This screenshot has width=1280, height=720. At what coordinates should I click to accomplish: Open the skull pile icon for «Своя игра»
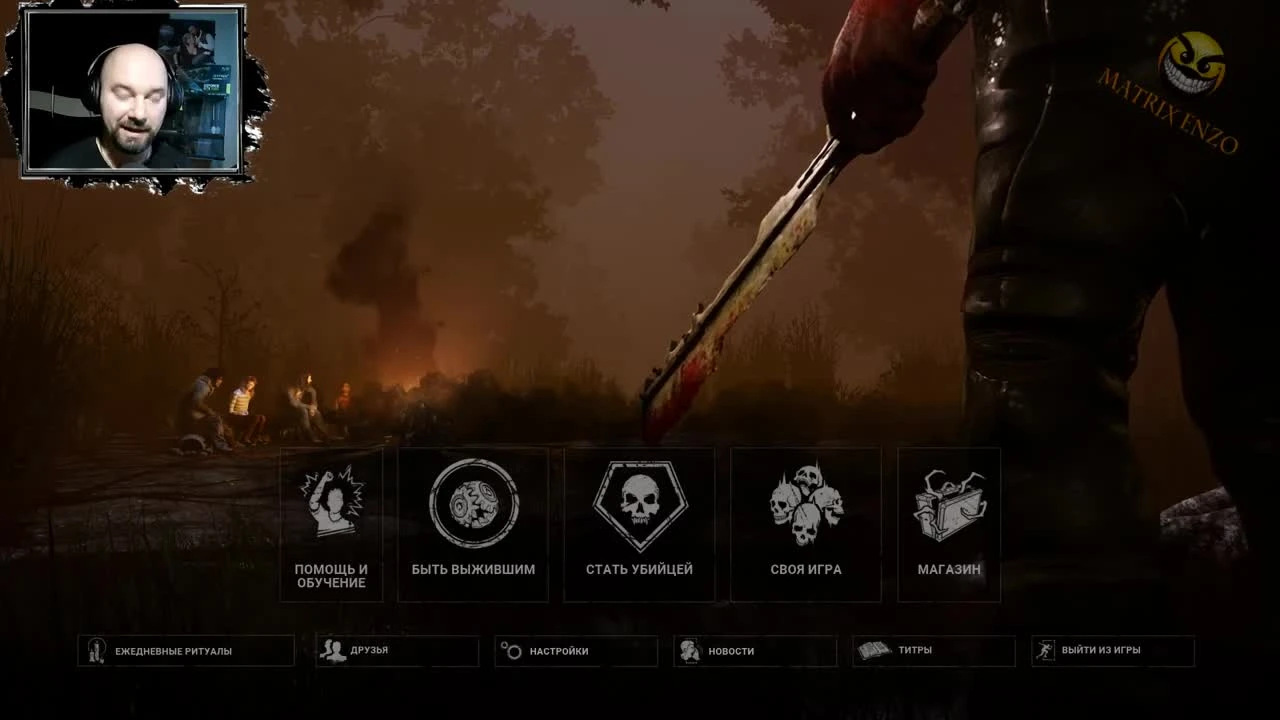pos(806,500)
